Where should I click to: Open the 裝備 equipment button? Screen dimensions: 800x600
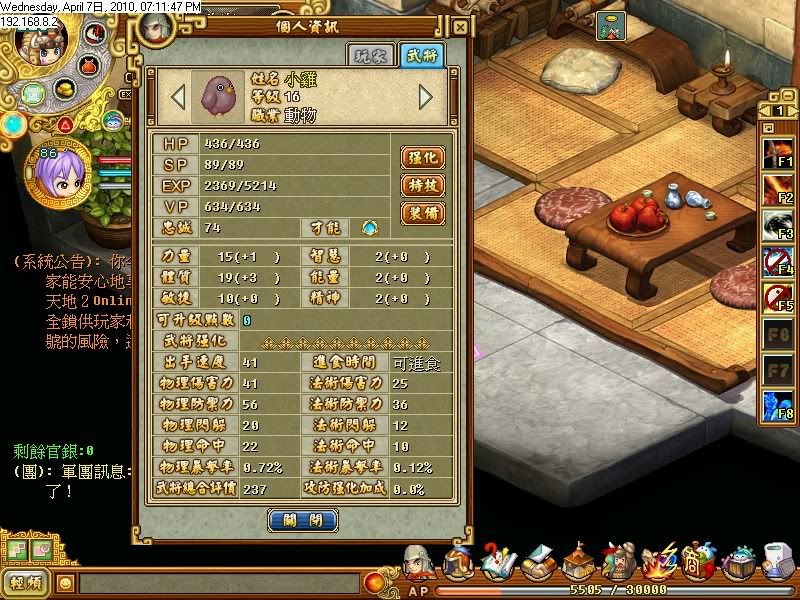click(x=422, y=213)
